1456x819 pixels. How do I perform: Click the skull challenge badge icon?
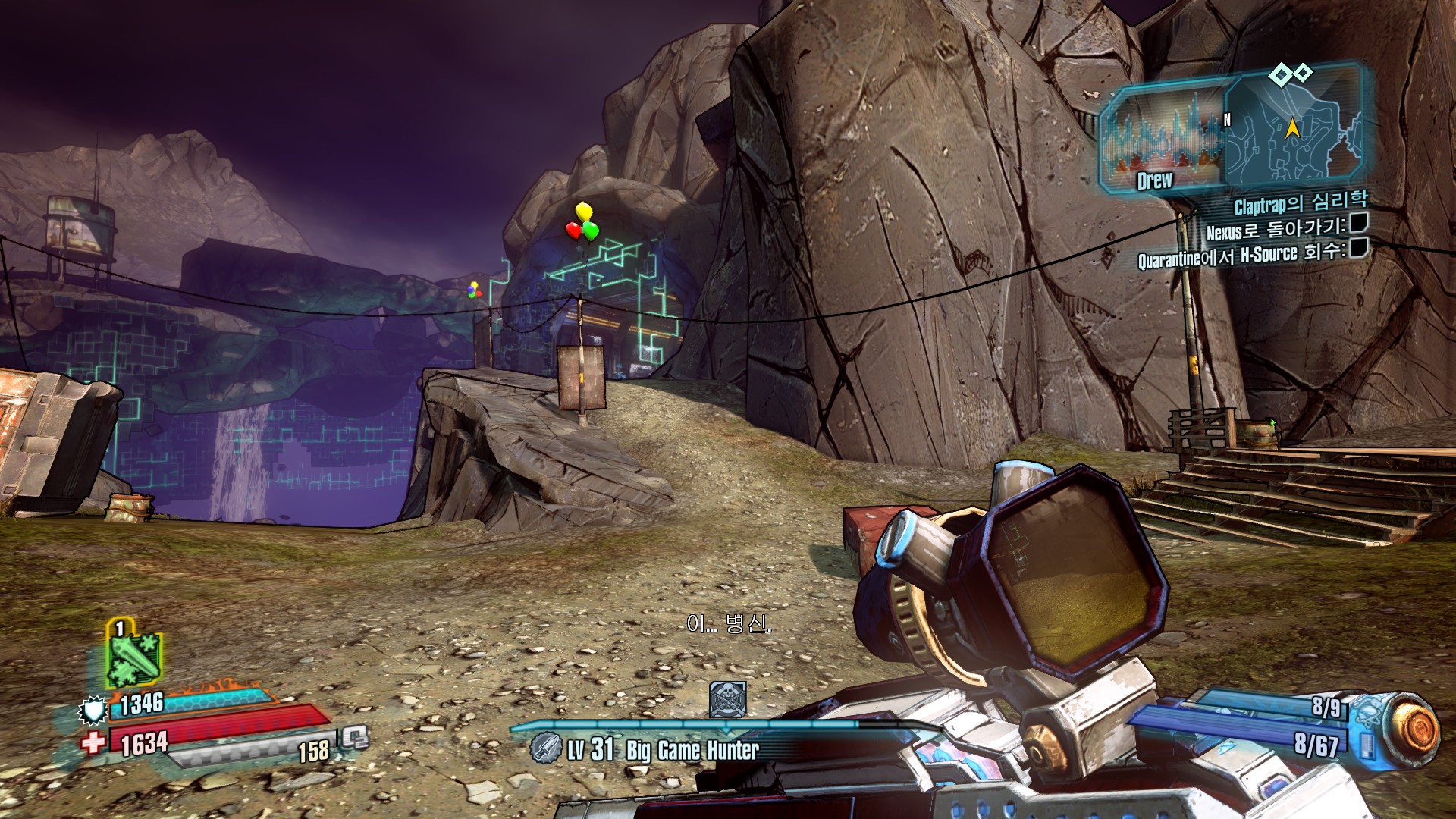point(727,698)
